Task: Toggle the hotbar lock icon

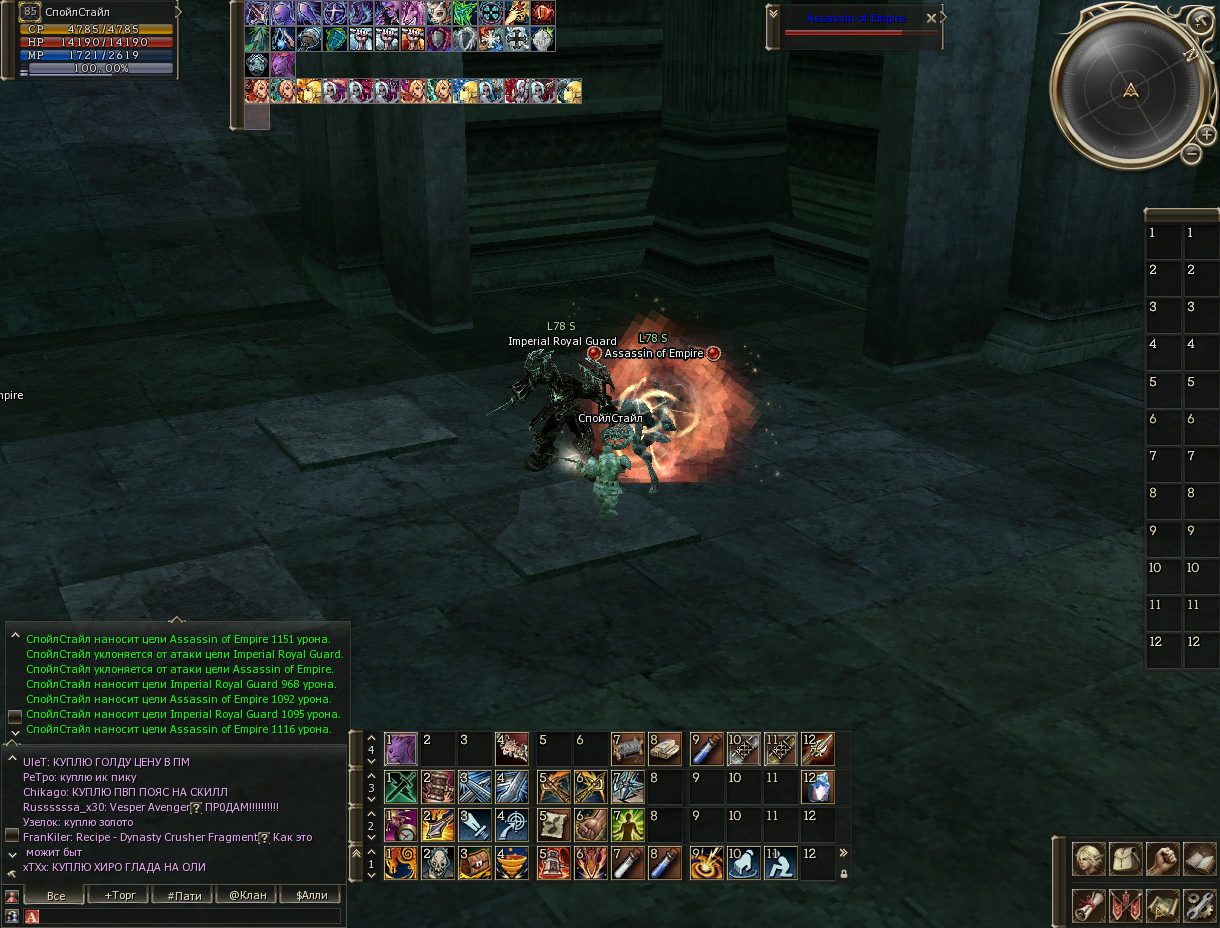Action: coord(844,873)
